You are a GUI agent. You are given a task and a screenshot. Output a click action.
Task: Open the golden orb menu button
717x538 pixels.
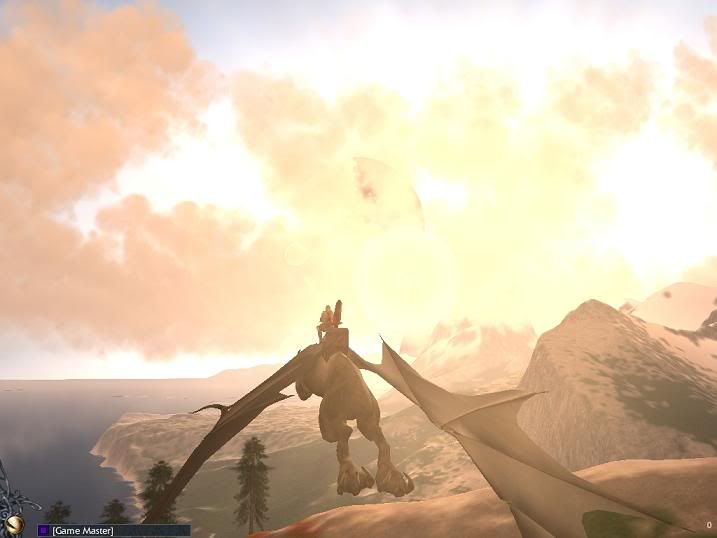[13, 523]
